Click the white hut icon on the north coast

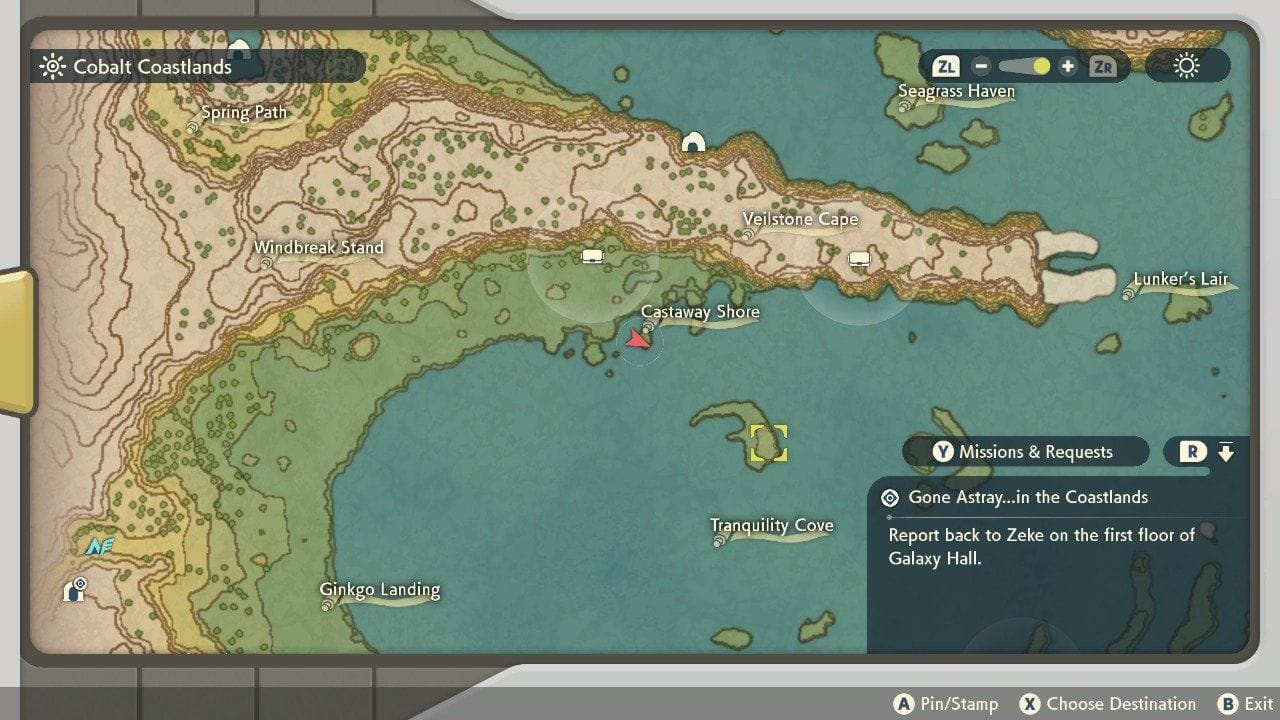click(x=695, y=143)
